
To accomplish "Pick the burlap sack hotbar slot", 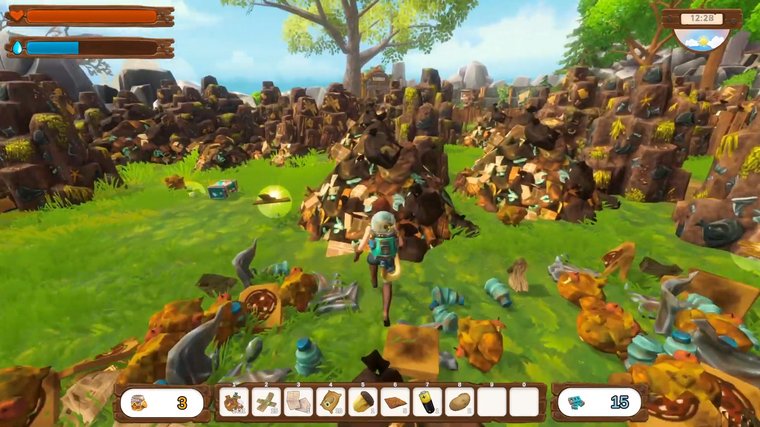I will coord(330,402).
